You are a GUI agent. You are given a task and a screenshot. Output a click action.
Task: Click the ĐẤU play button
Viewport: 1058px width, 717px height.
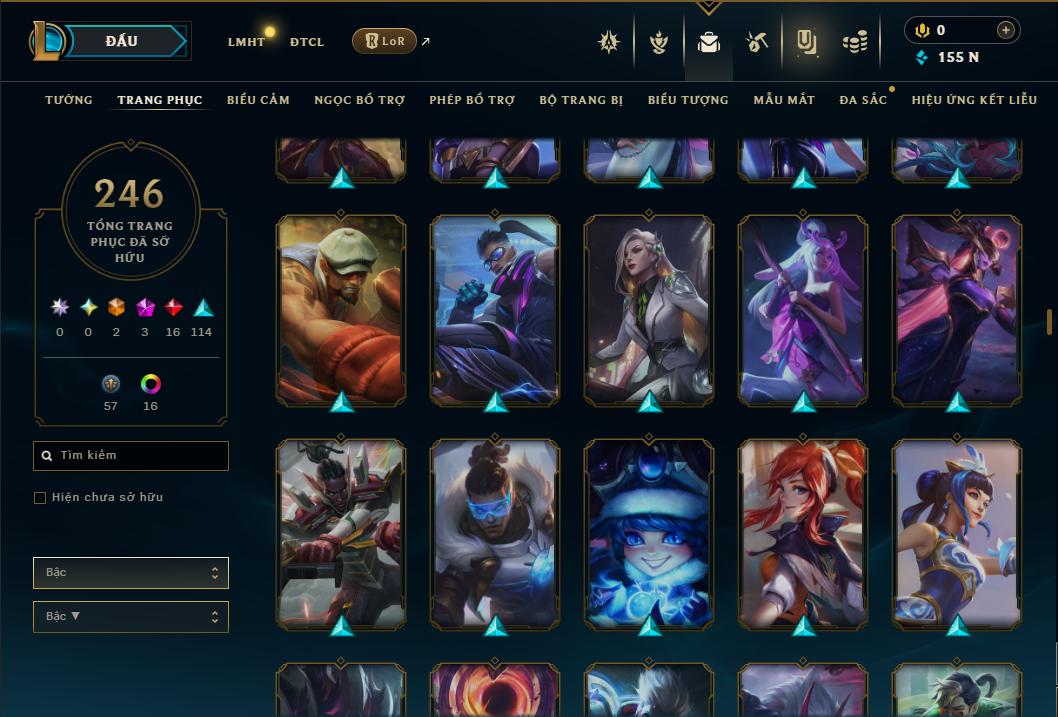pos(122,41)
